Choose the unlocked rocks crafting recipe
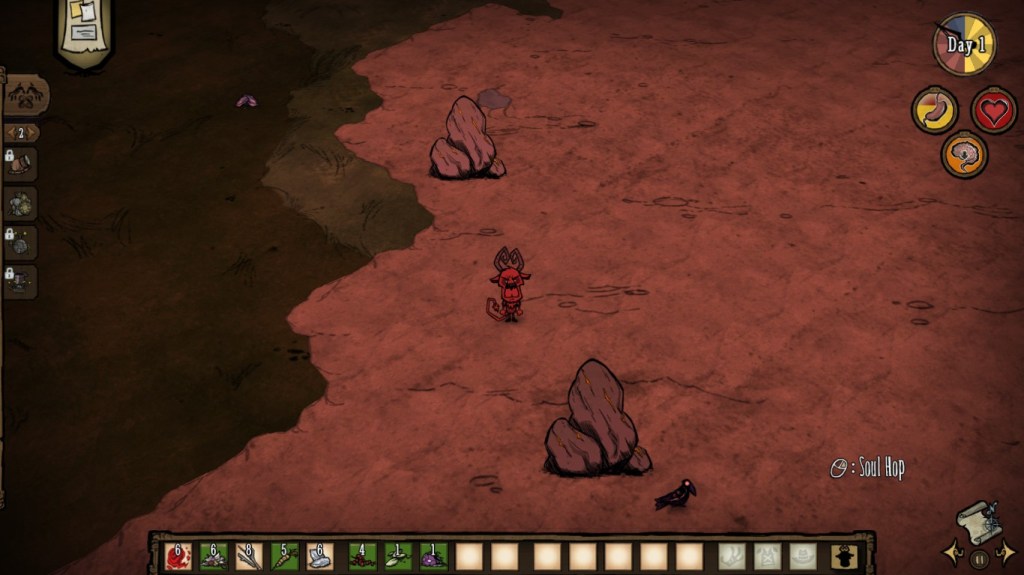 click(x=20, y=204)
